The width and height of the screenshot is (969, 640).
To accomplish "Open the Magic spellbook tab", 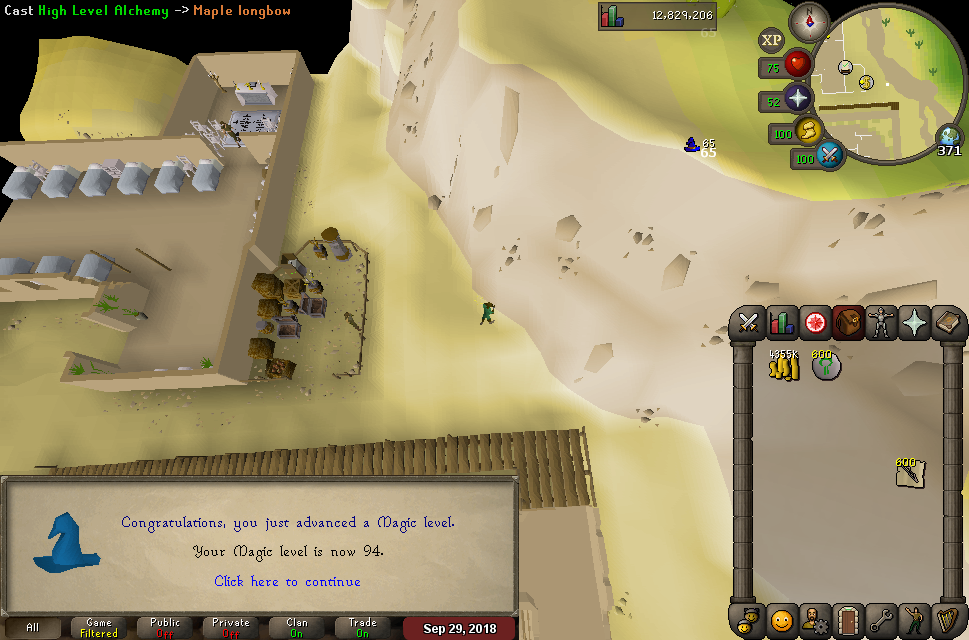I will [x=947, y=322].
